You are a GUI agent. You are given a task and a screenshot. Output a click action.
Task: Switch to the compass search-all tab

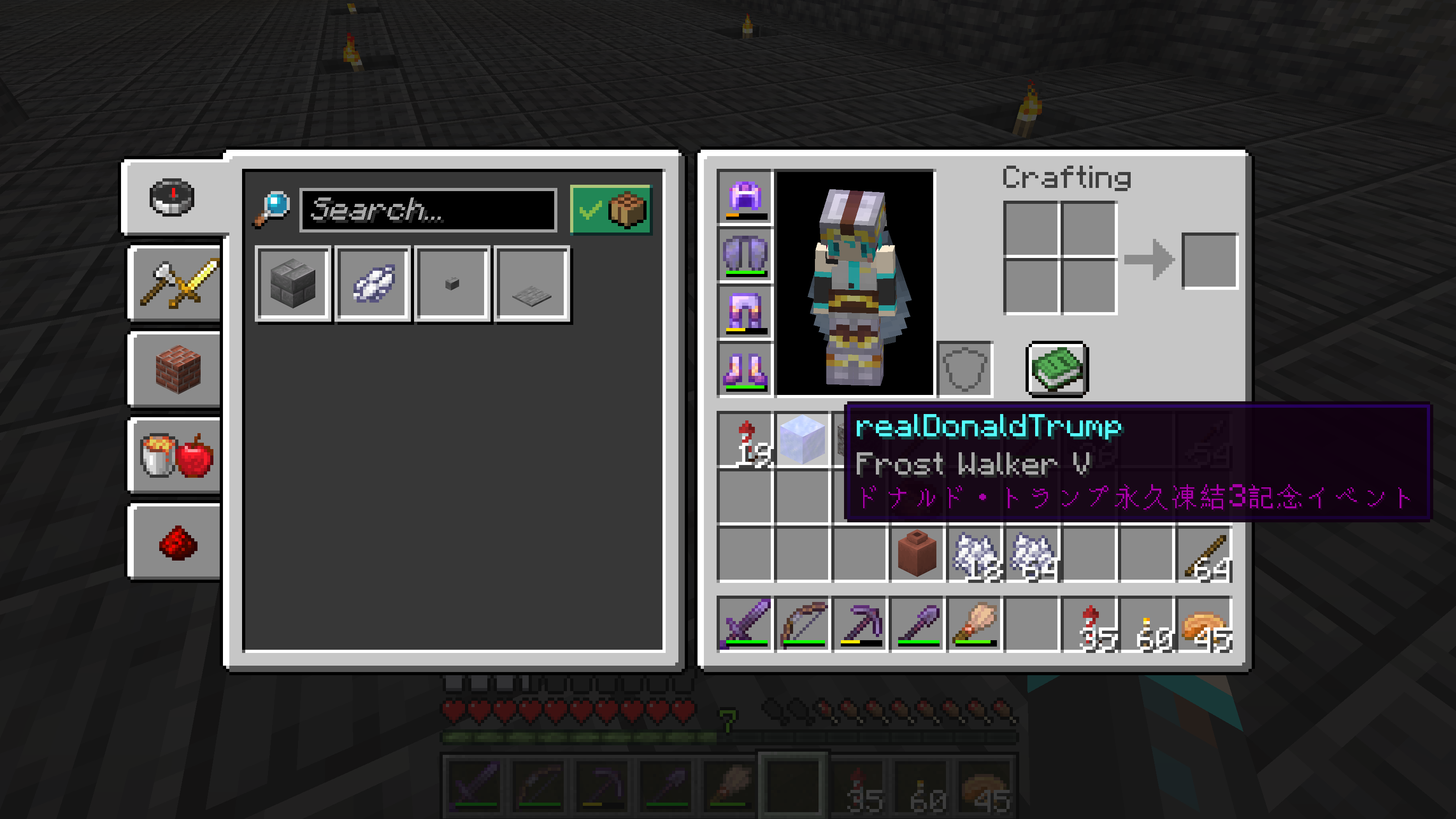(172, 197)
